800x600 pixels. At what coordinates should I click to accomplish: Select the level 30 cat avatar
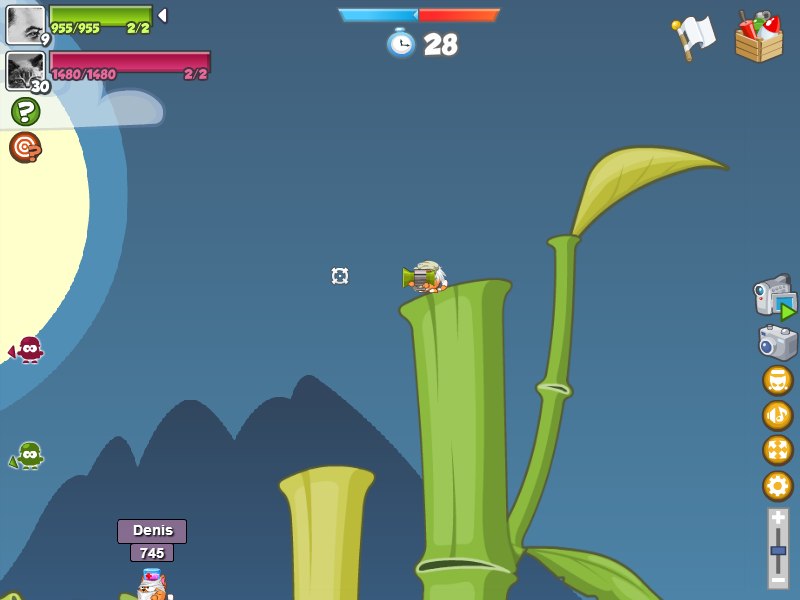tap(25, 71)
